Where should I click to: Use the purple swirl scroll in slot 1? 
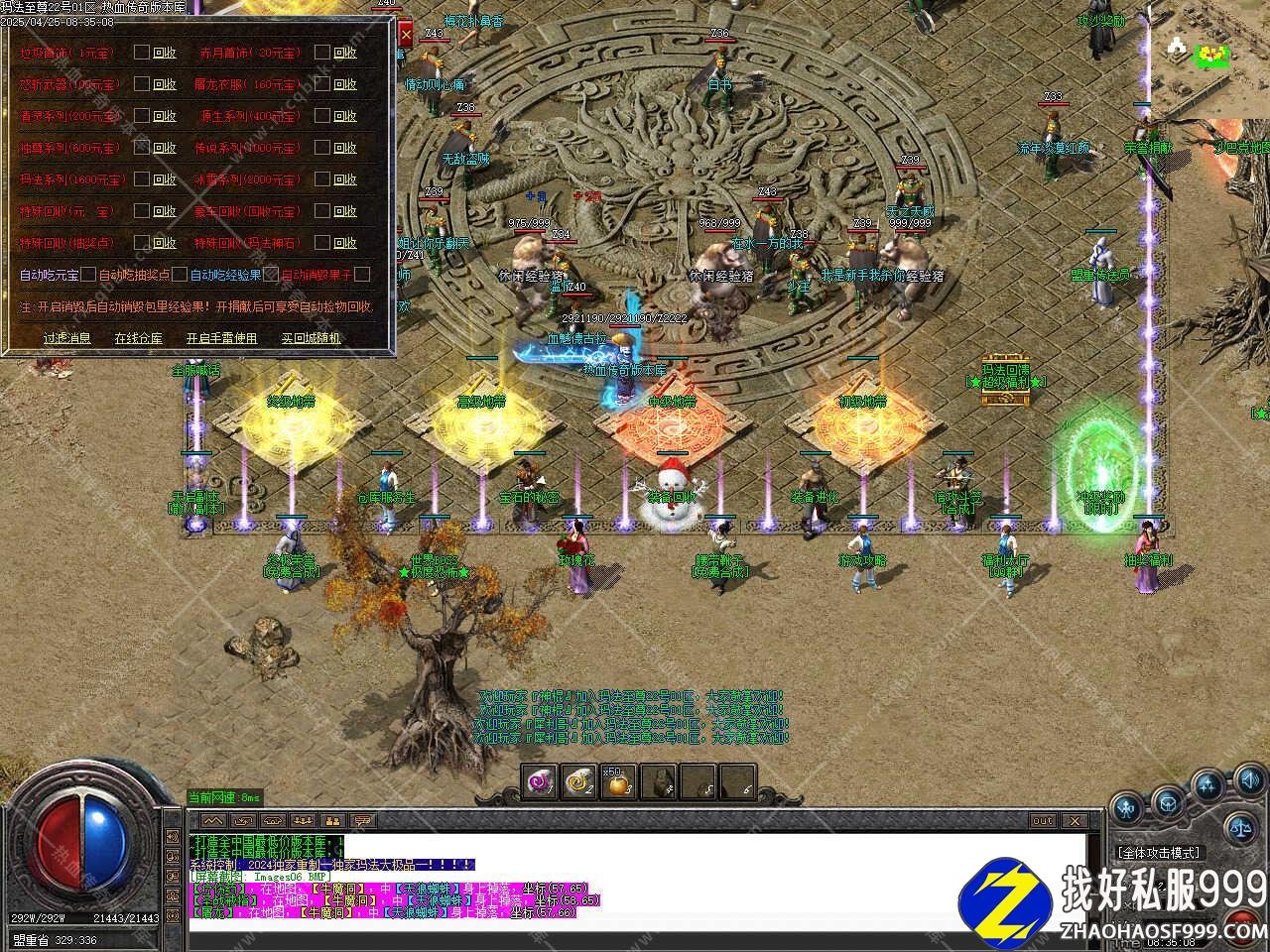[x=541, y=782]
